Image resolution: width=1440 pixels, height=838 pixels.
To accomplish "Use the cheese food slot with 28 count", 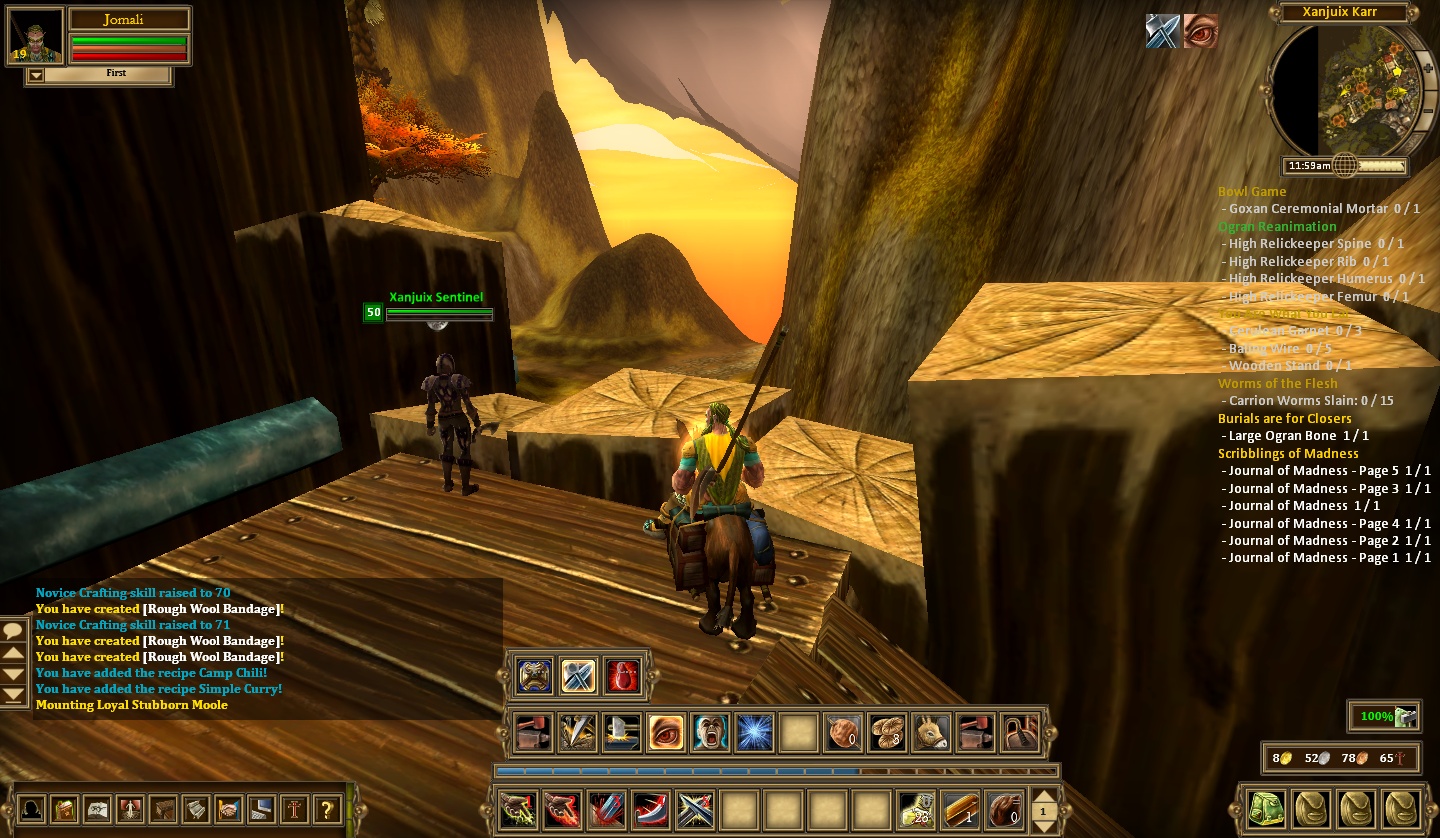I will pos(915,809).
